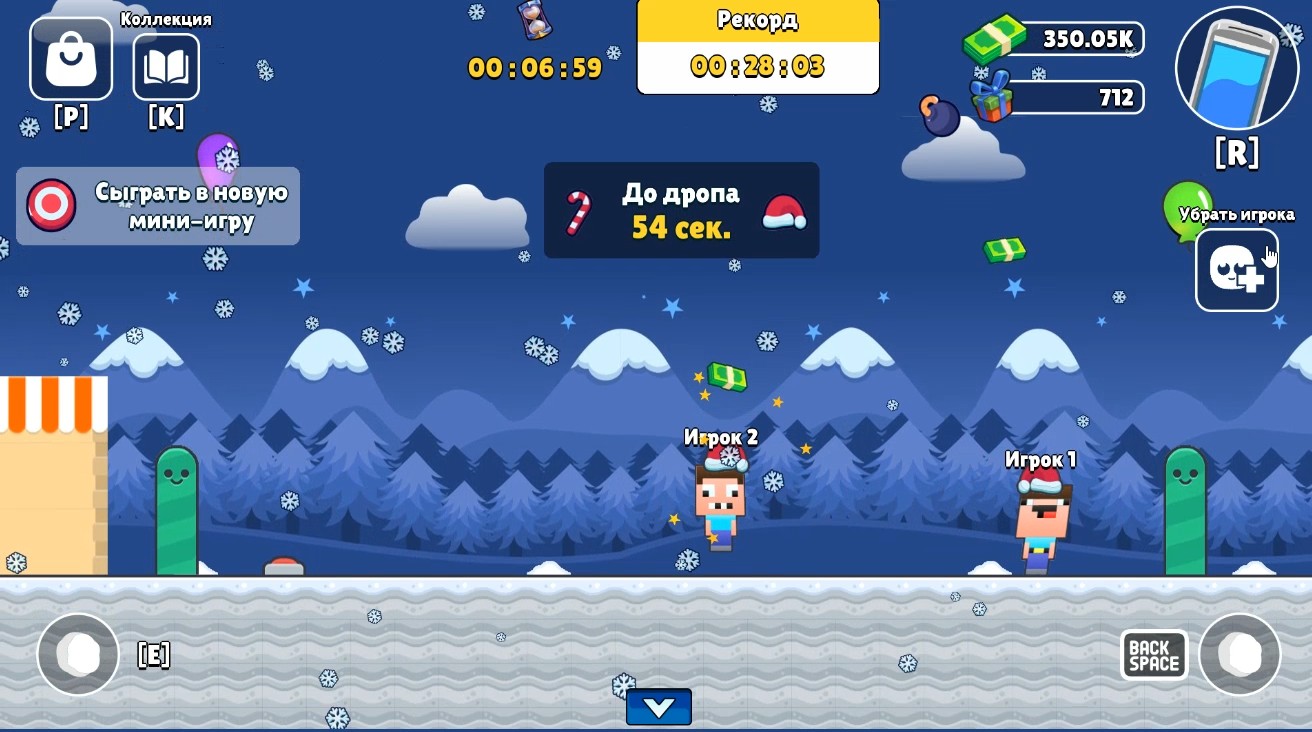
Task: Click the candy cane in the drop banner
Action: click(x=577, y=210)
